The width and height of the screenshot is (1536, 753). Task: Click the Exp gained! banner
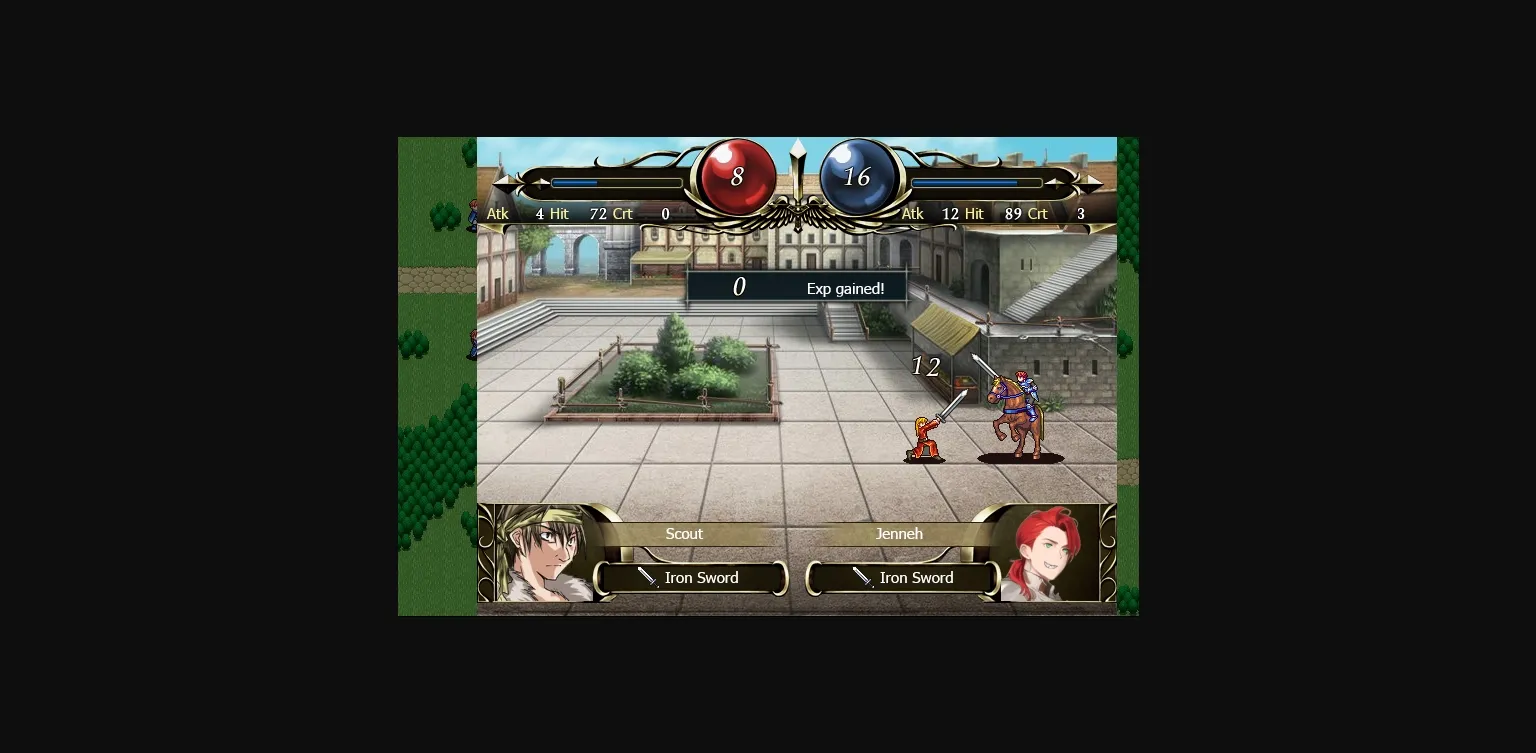click(797, 287)
